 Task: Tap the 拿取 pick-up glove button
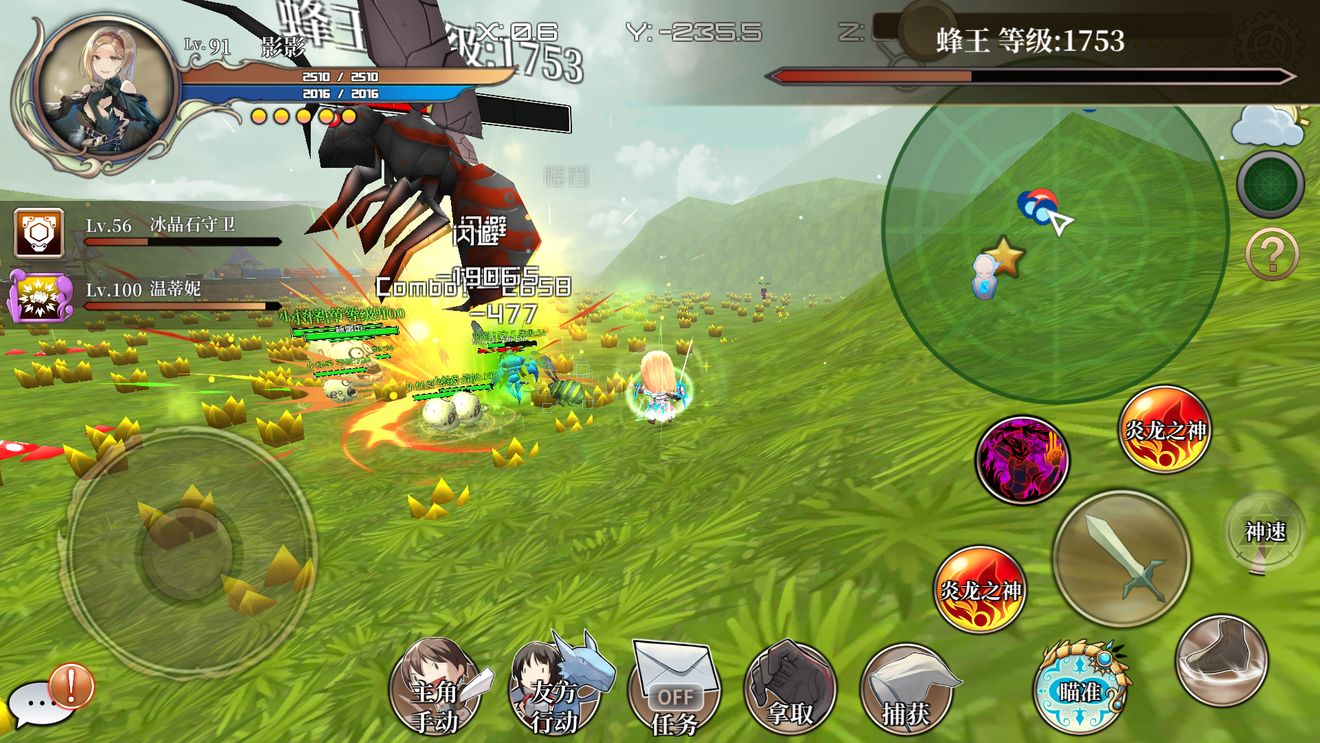(x=790, y=689)
